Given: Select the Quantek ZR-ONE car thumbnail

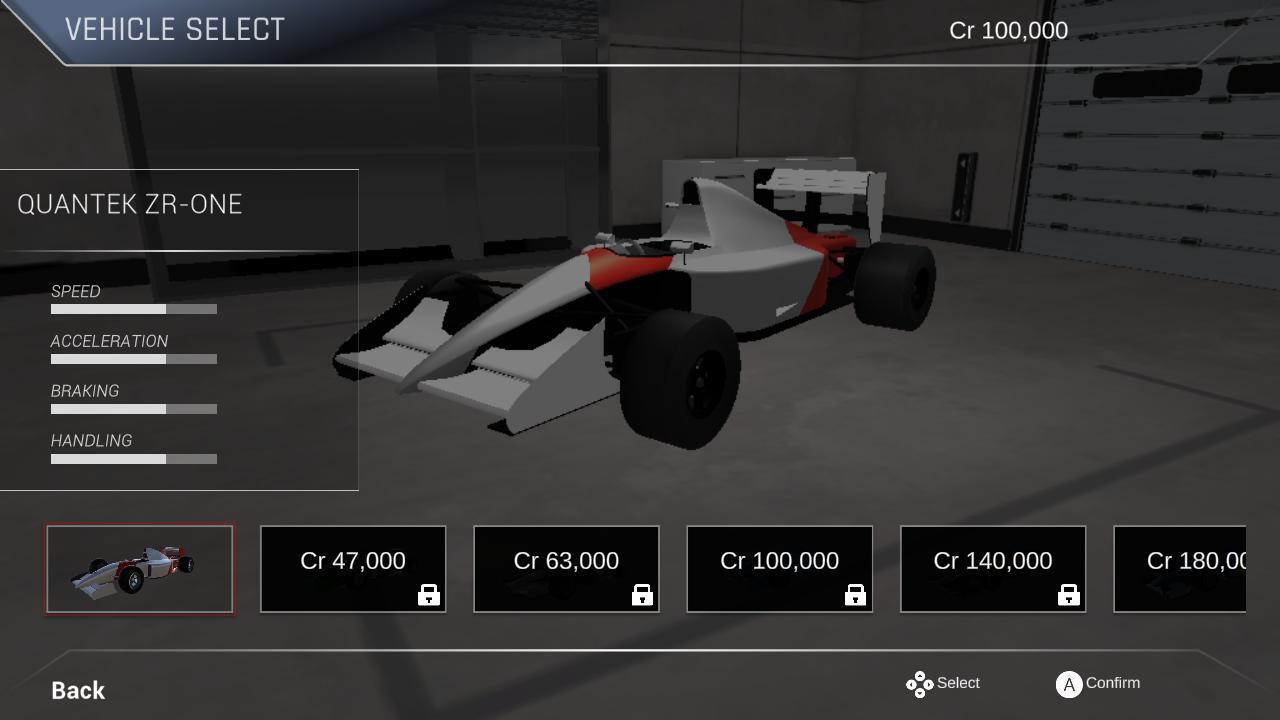Looking at the screenshot, I should pos(139,569).
